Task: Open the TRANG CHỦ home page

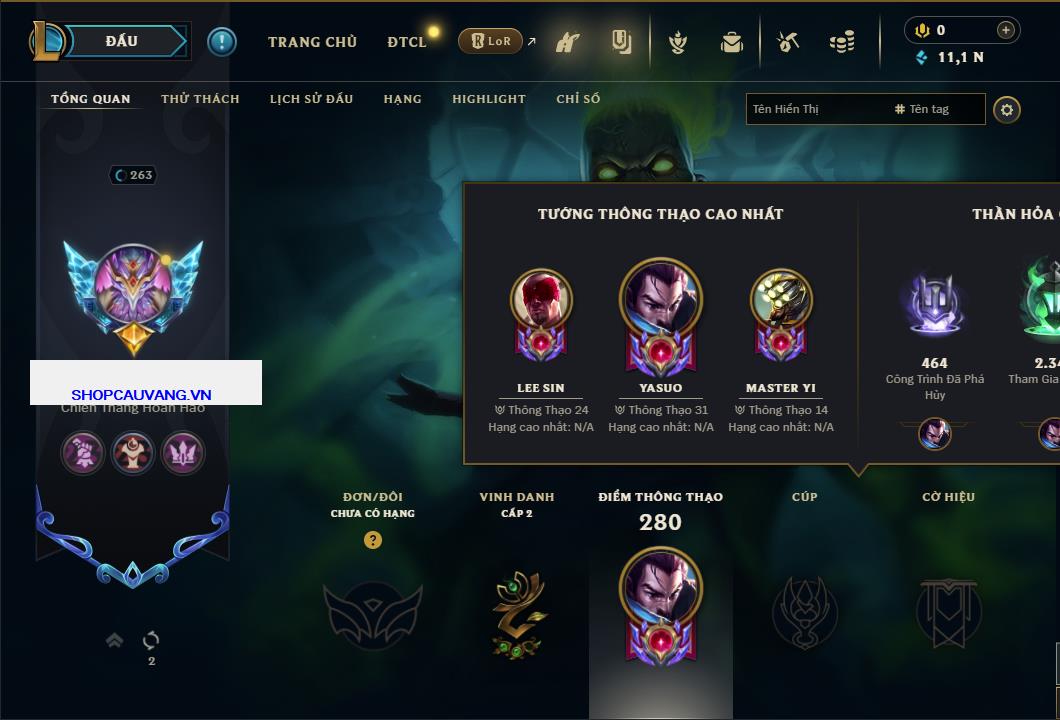Action: click(x=312, y=42)
